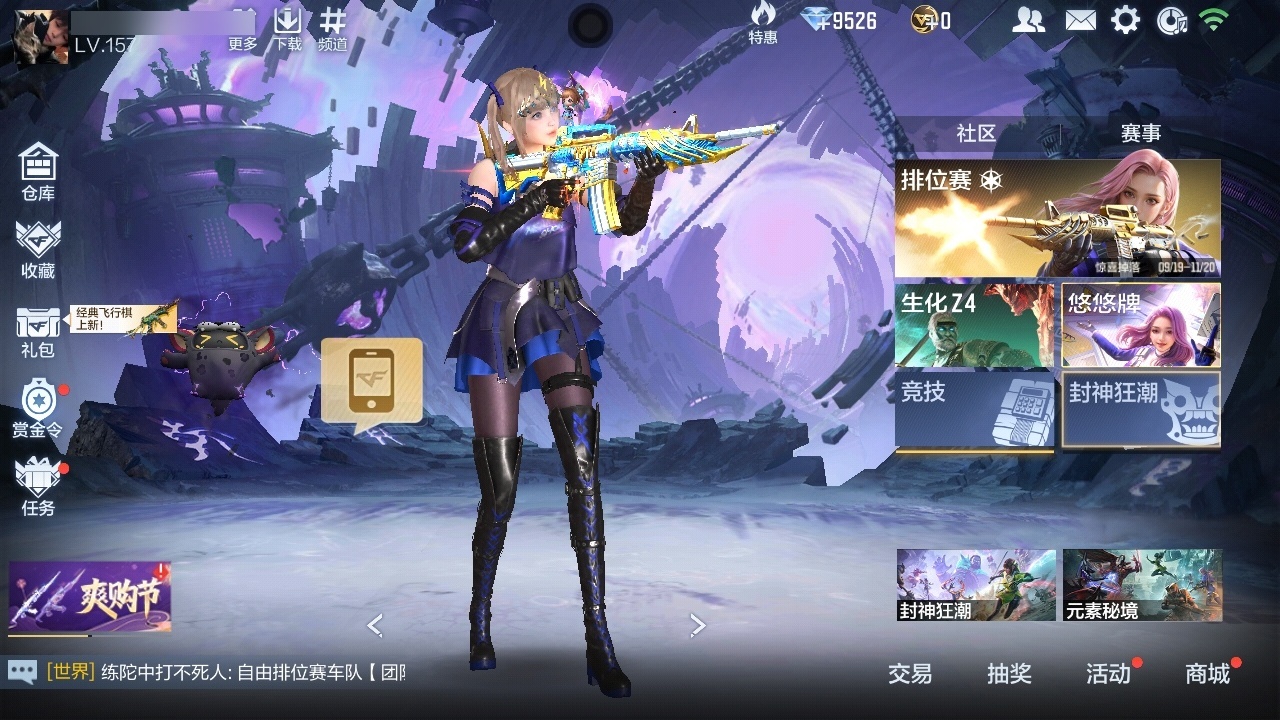
Task: Click the 下载 download icon
Action: tap(288, 29)
